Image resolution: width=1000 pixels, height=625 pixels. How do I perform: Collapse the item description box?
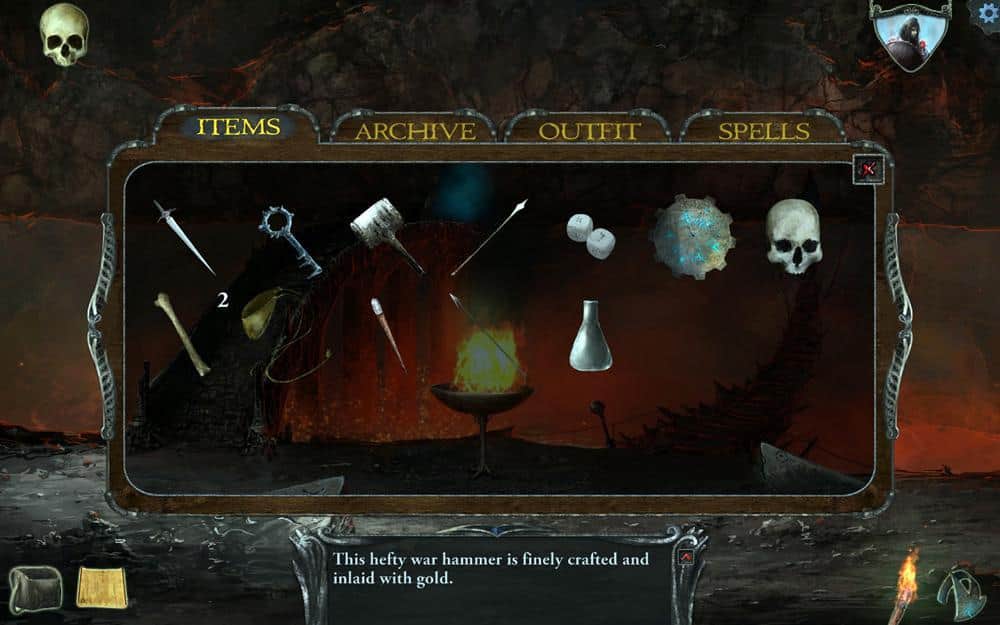pyautogui.click(x=686, y=556)
